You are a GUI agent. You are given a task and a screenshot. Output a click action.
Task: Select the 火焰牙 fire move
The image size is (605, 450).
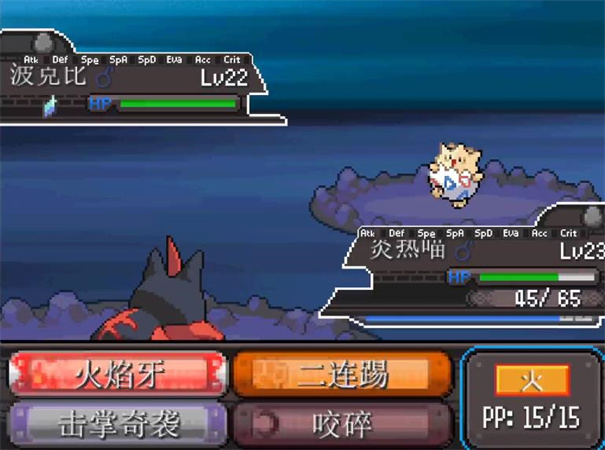[x=118, y=374]
